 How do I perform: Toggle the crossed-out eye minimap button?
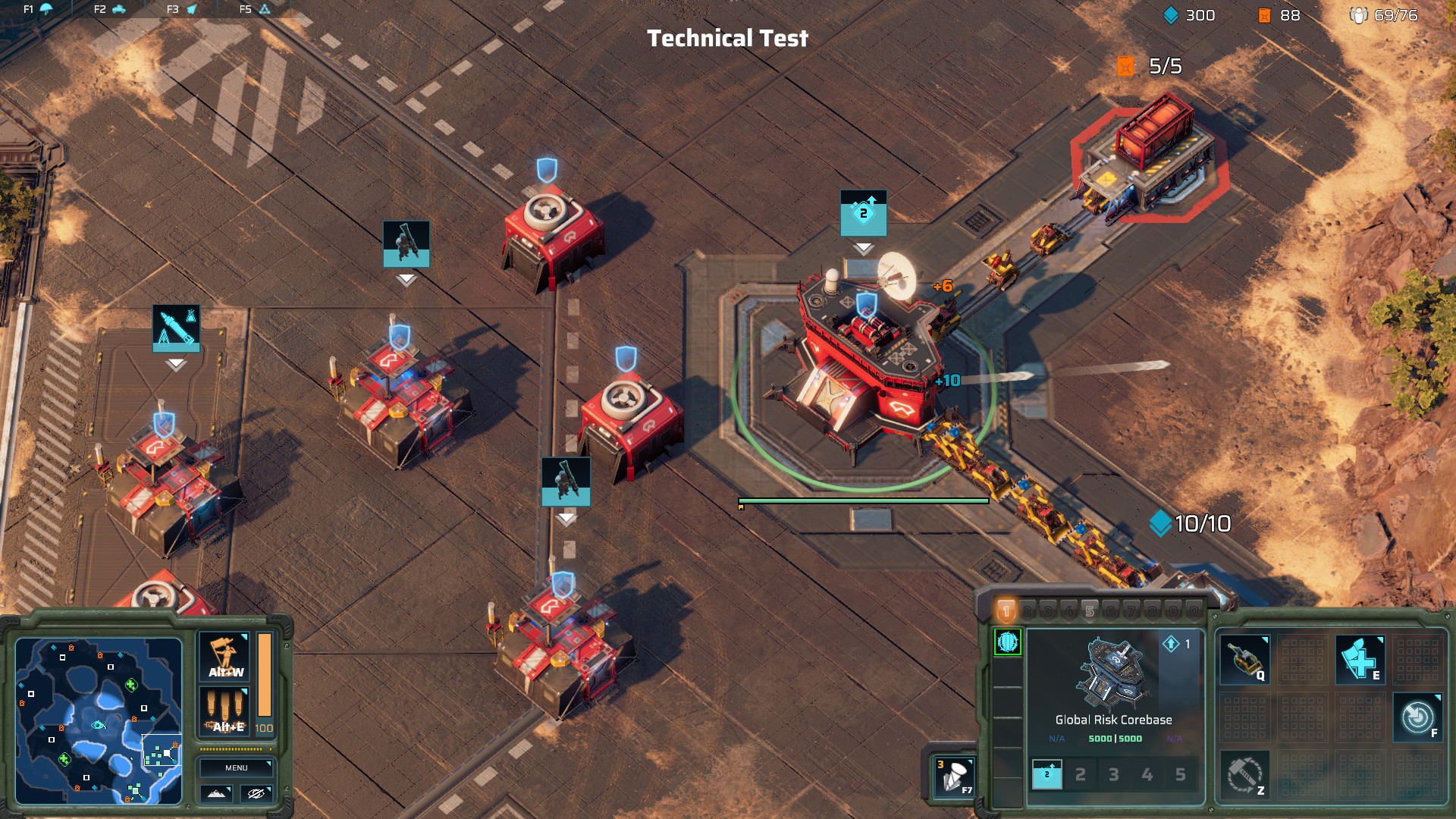tap(256, 793)
